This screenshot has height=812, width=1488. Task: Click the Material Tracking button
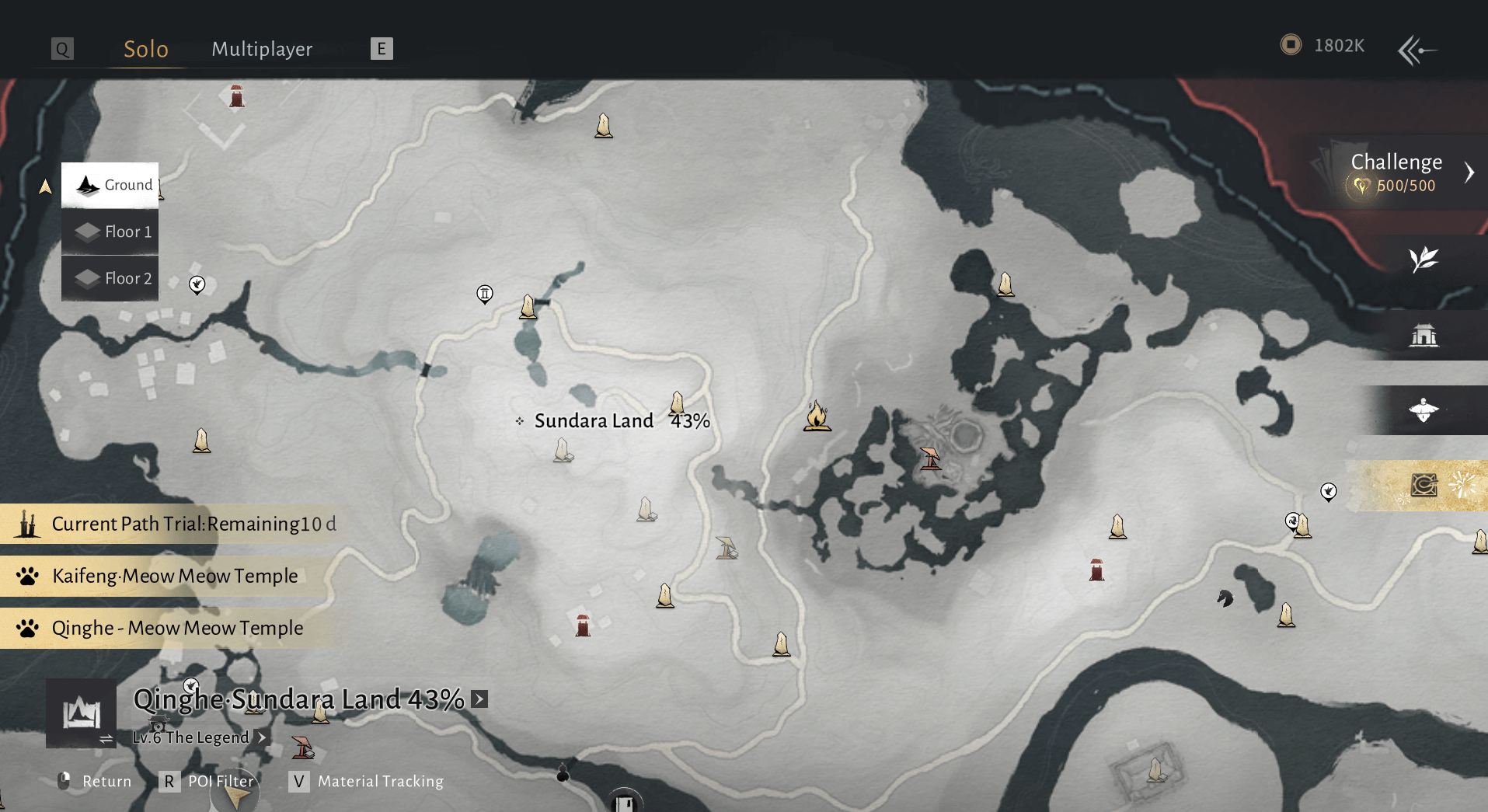(381, 782)
